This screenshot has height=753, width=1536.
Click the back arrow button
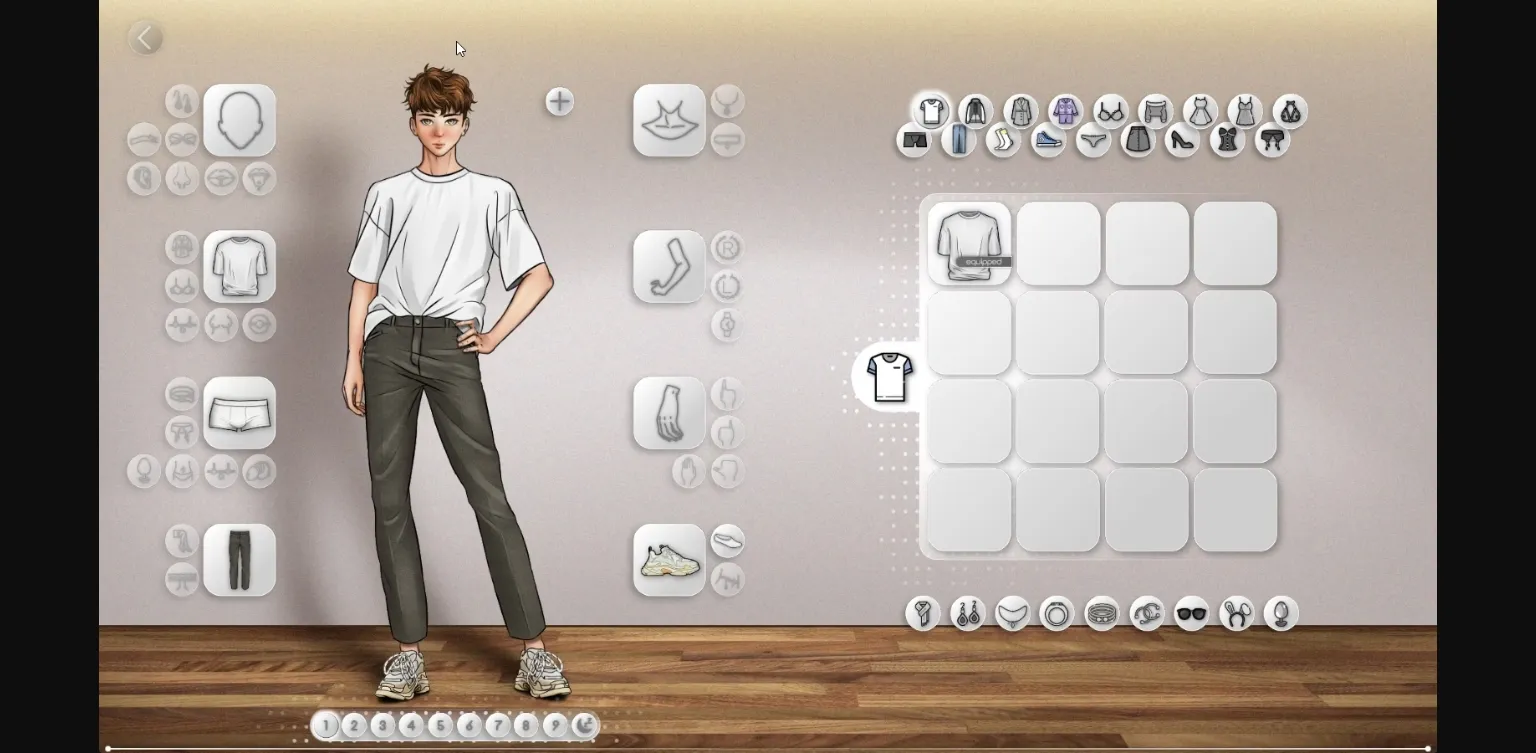click(146, 37)
